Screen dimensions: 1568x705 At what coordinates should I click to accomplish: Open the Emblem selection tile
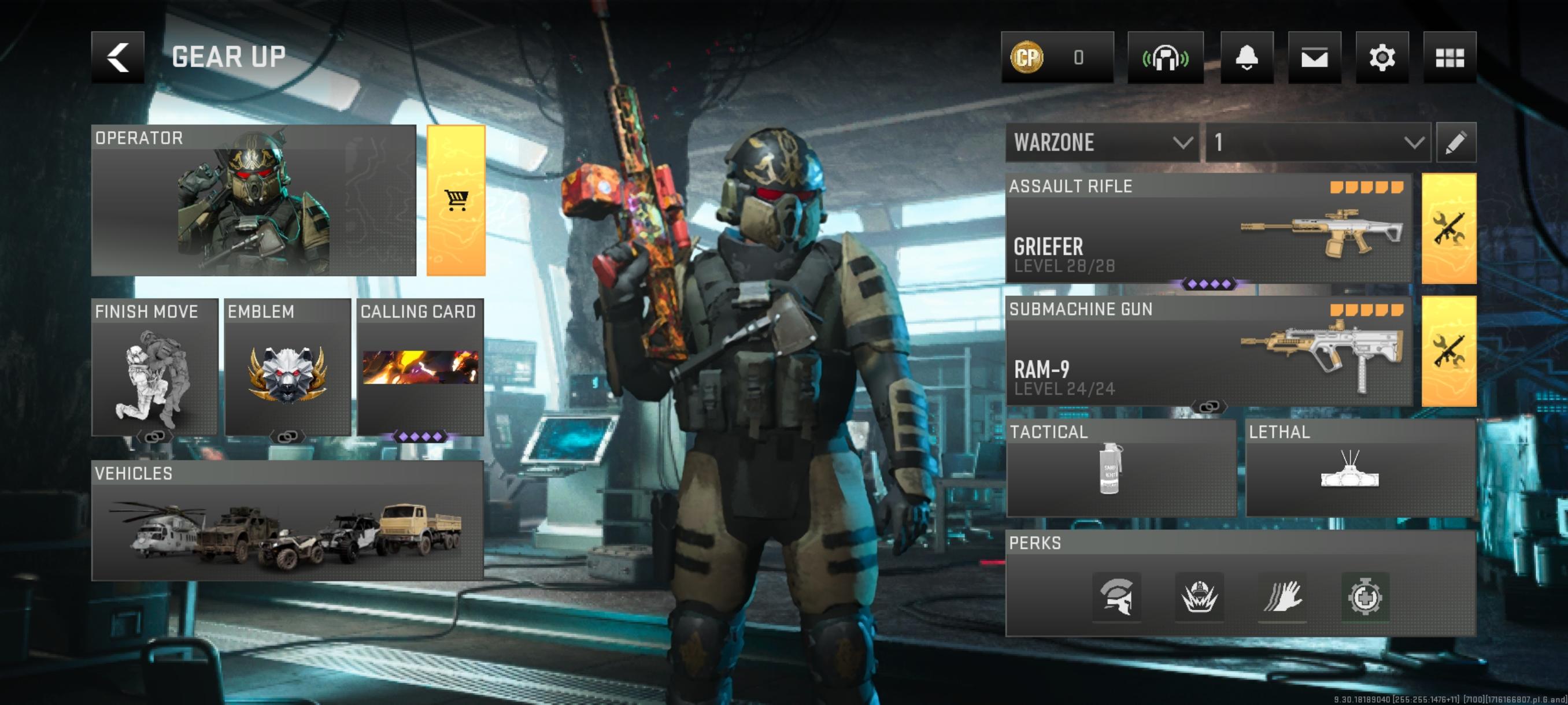coord(287,367)
